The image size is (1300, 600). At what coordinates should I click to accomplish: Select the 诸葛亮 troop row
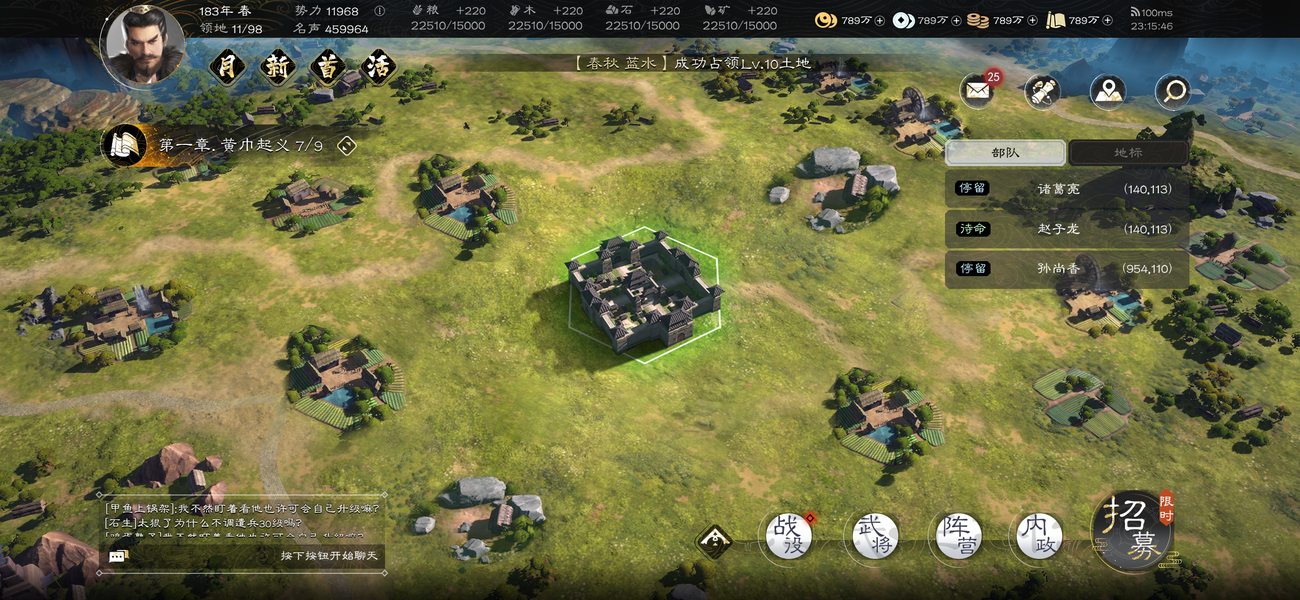point(1066,189)
